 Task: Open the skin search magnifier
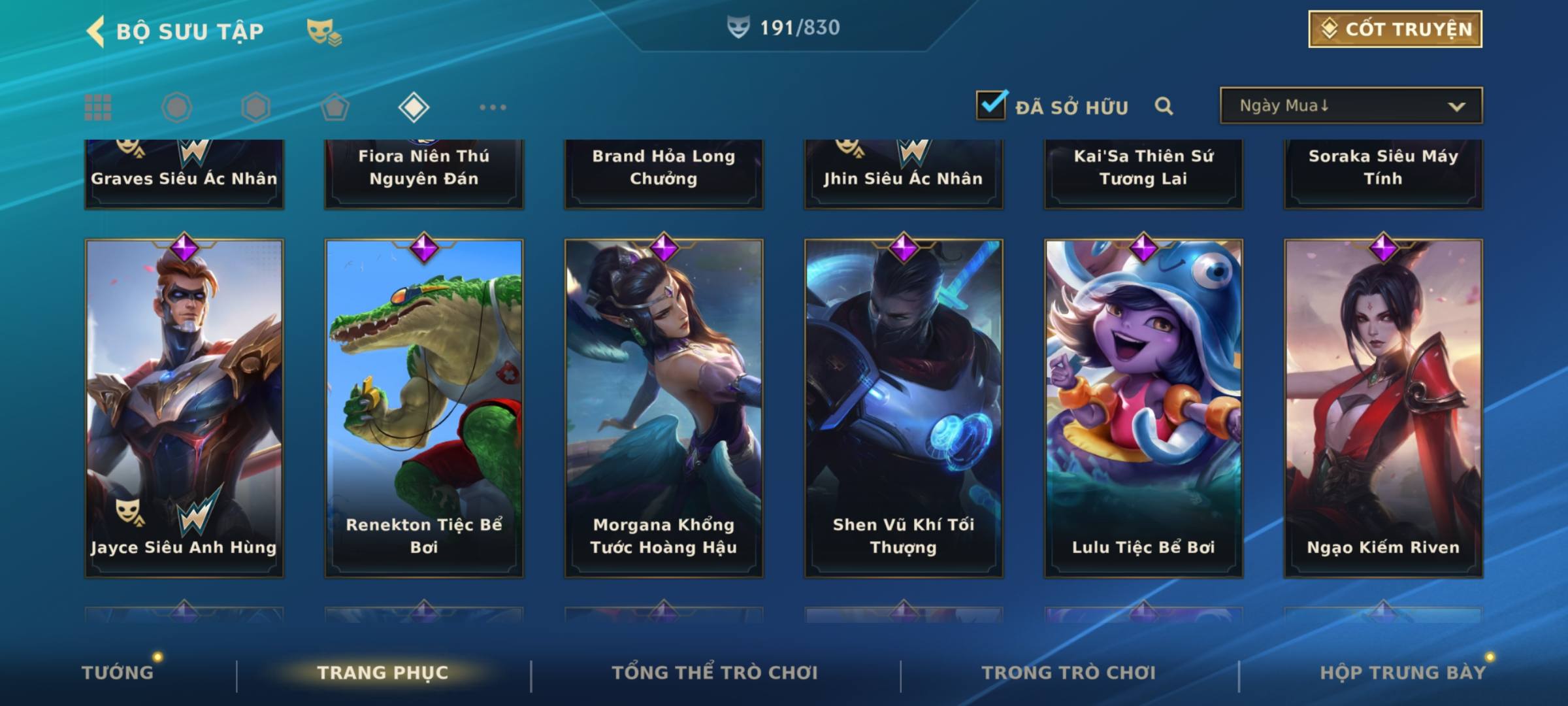coord(1164,106)
